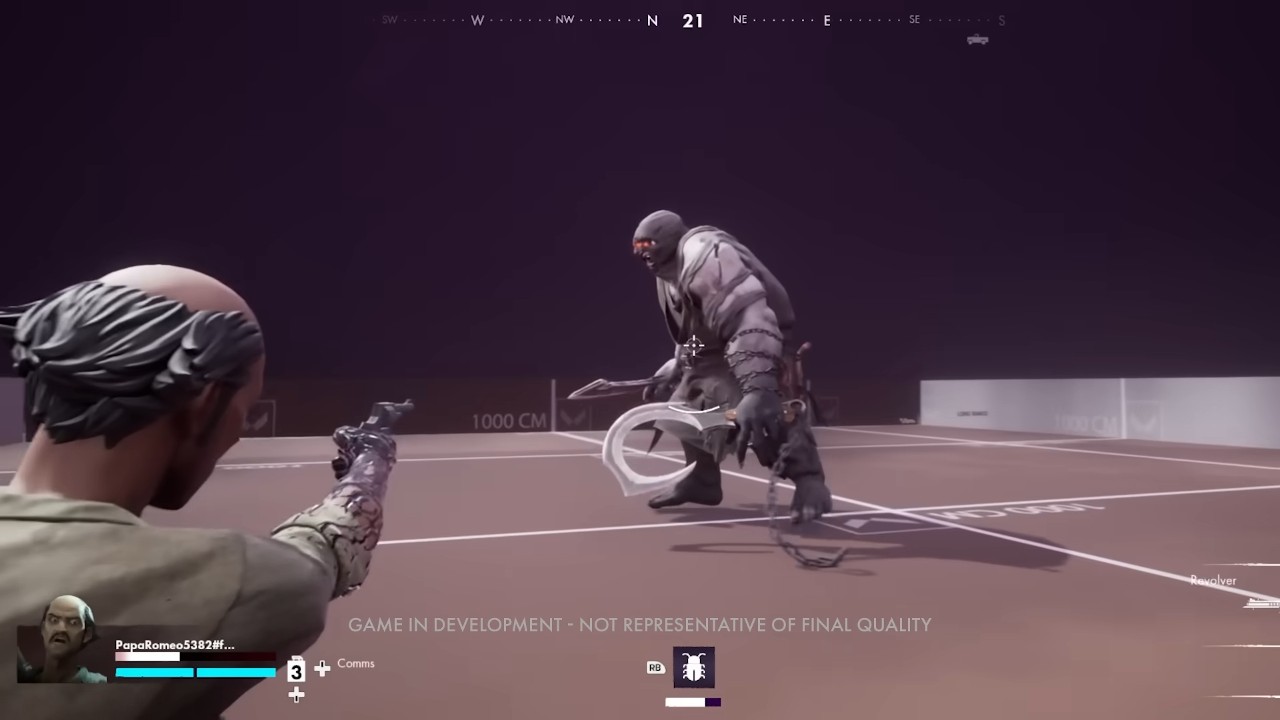Click the Revolver weapon label
The width and height of the screenshot is (1280, 720).
pos(1214,580)
